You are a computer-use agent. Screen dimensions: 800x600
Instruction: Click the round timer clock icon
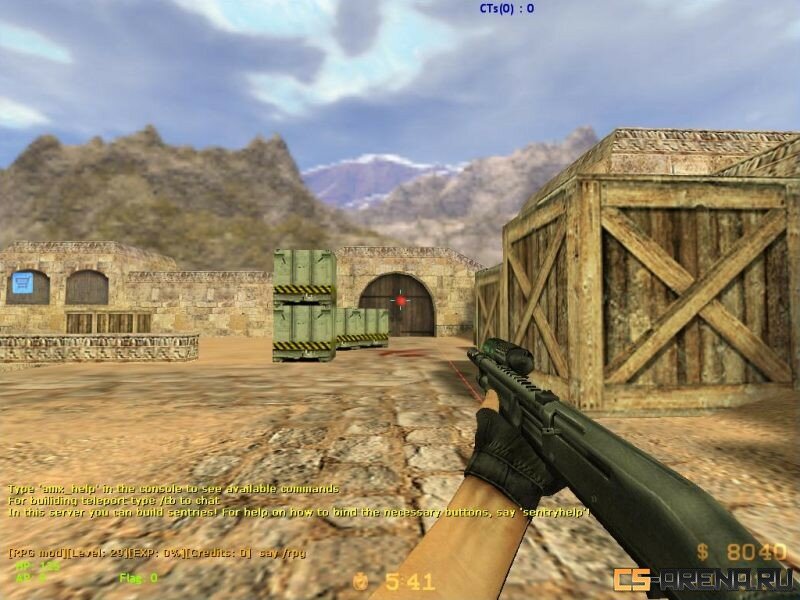(x=361, y=580)
